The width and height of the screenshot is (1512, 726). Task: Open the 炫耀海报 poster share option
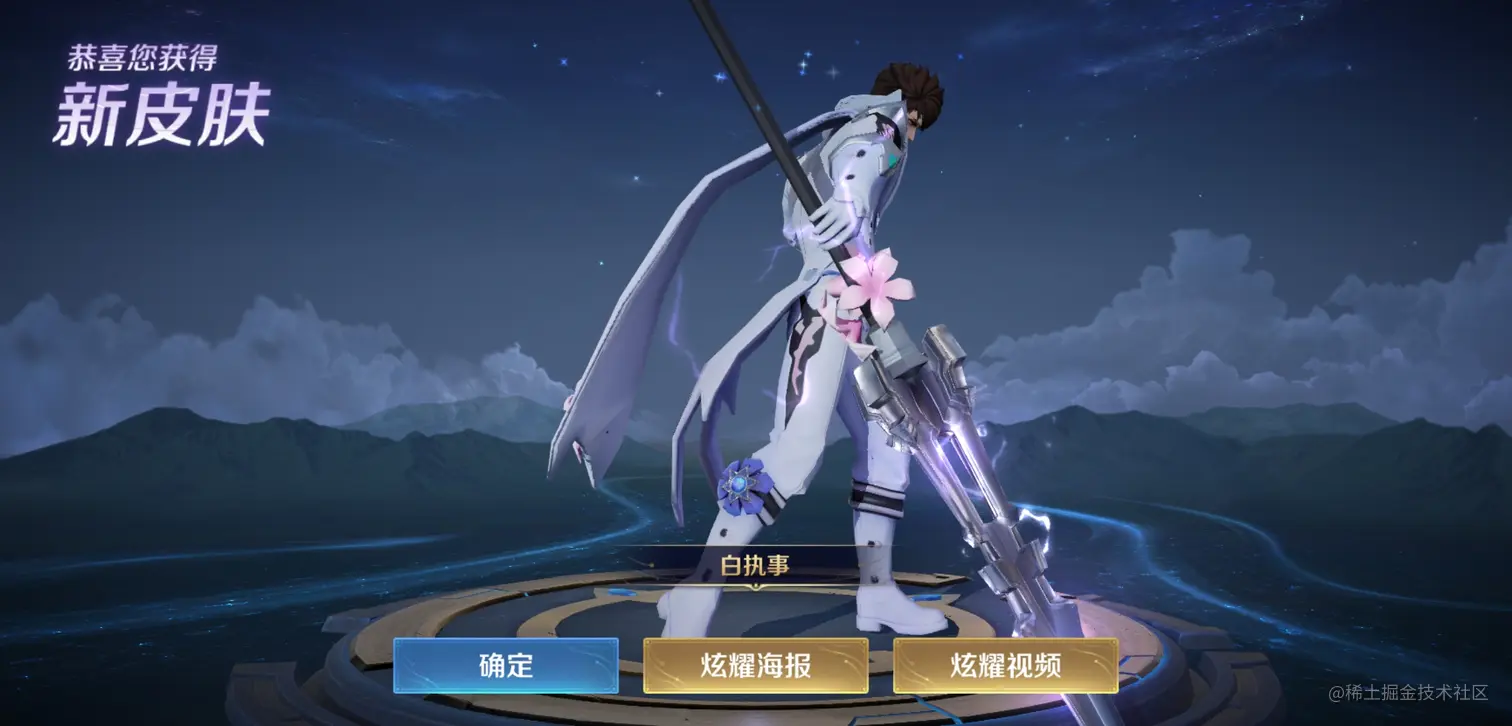[x=755, y=665]
